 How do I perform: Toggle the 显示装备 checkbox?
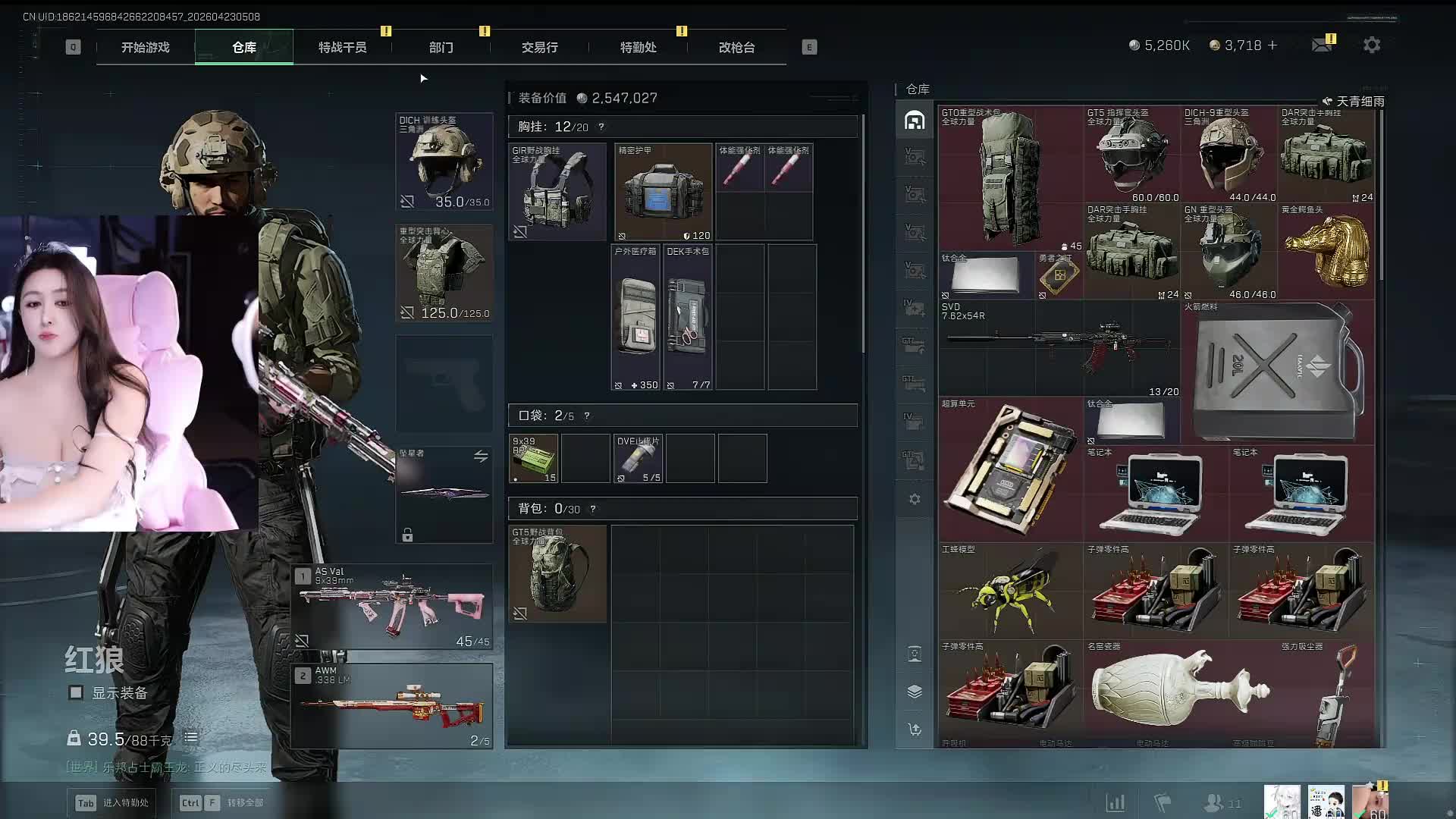coord(76,692)
